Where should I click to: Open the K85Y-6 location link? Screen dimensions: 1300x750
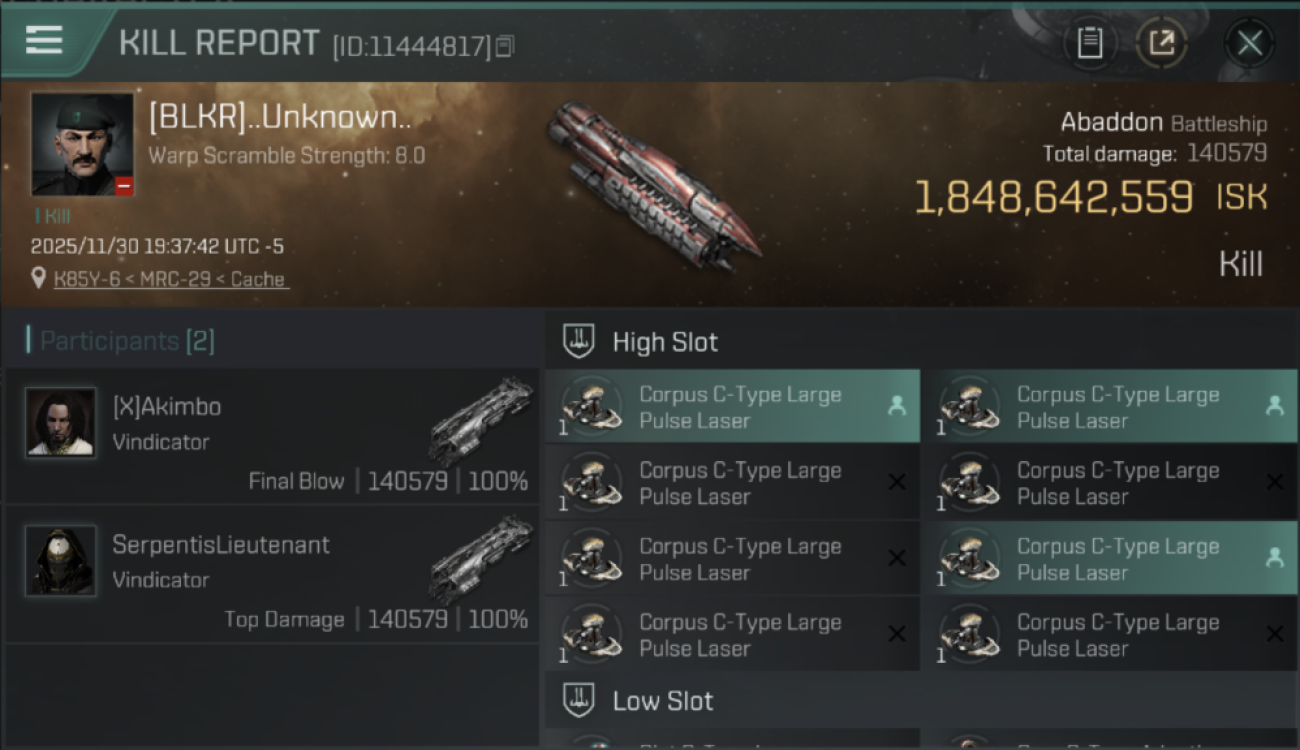pyautogui.click(x=170, y=279)
